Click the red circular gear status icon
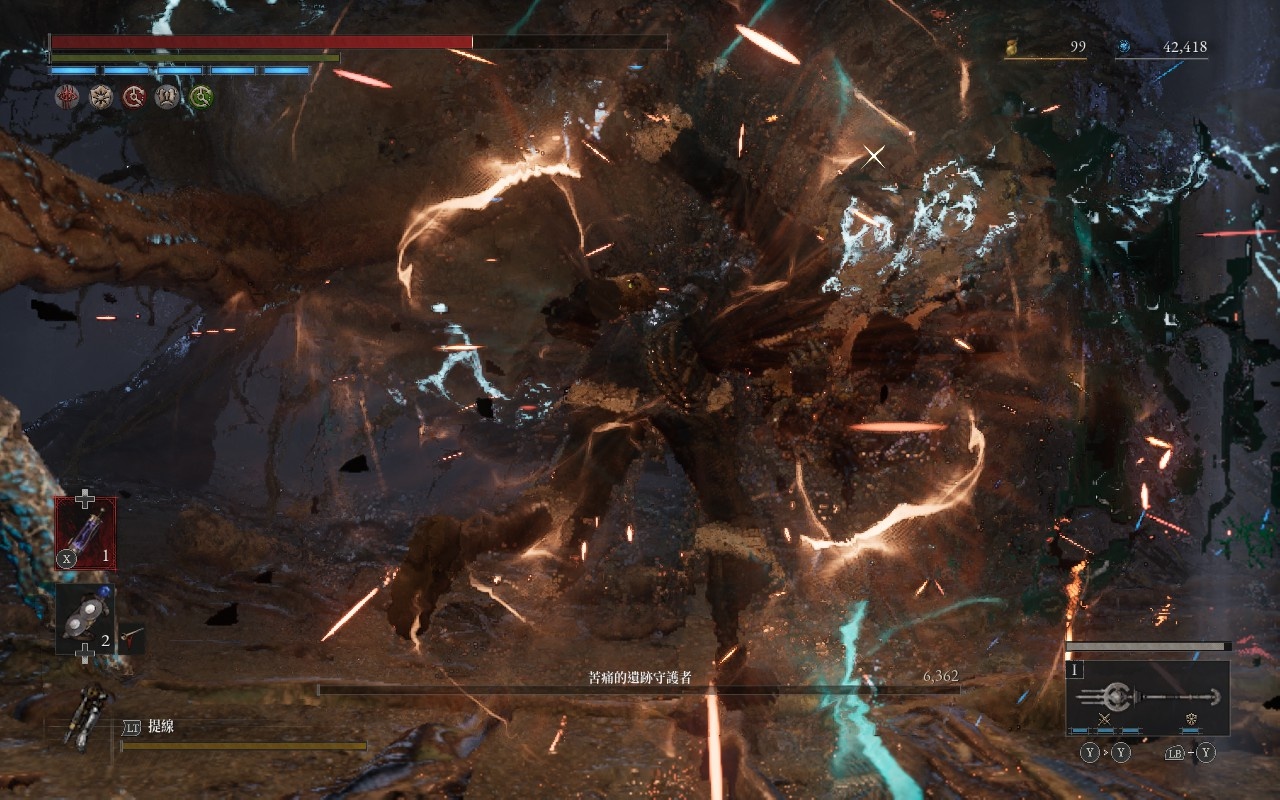The width and height of the screenshot is (1280, 800). pyautogui.click(x=134, y=96)
